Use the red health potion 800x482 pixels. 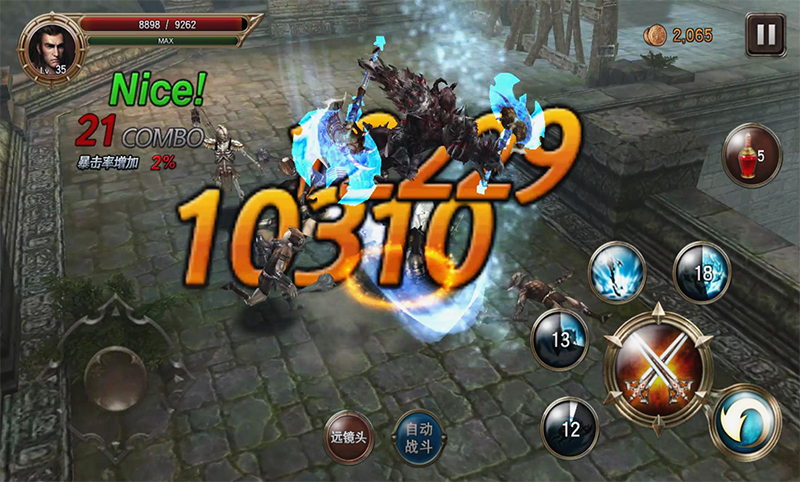(751, 155)
